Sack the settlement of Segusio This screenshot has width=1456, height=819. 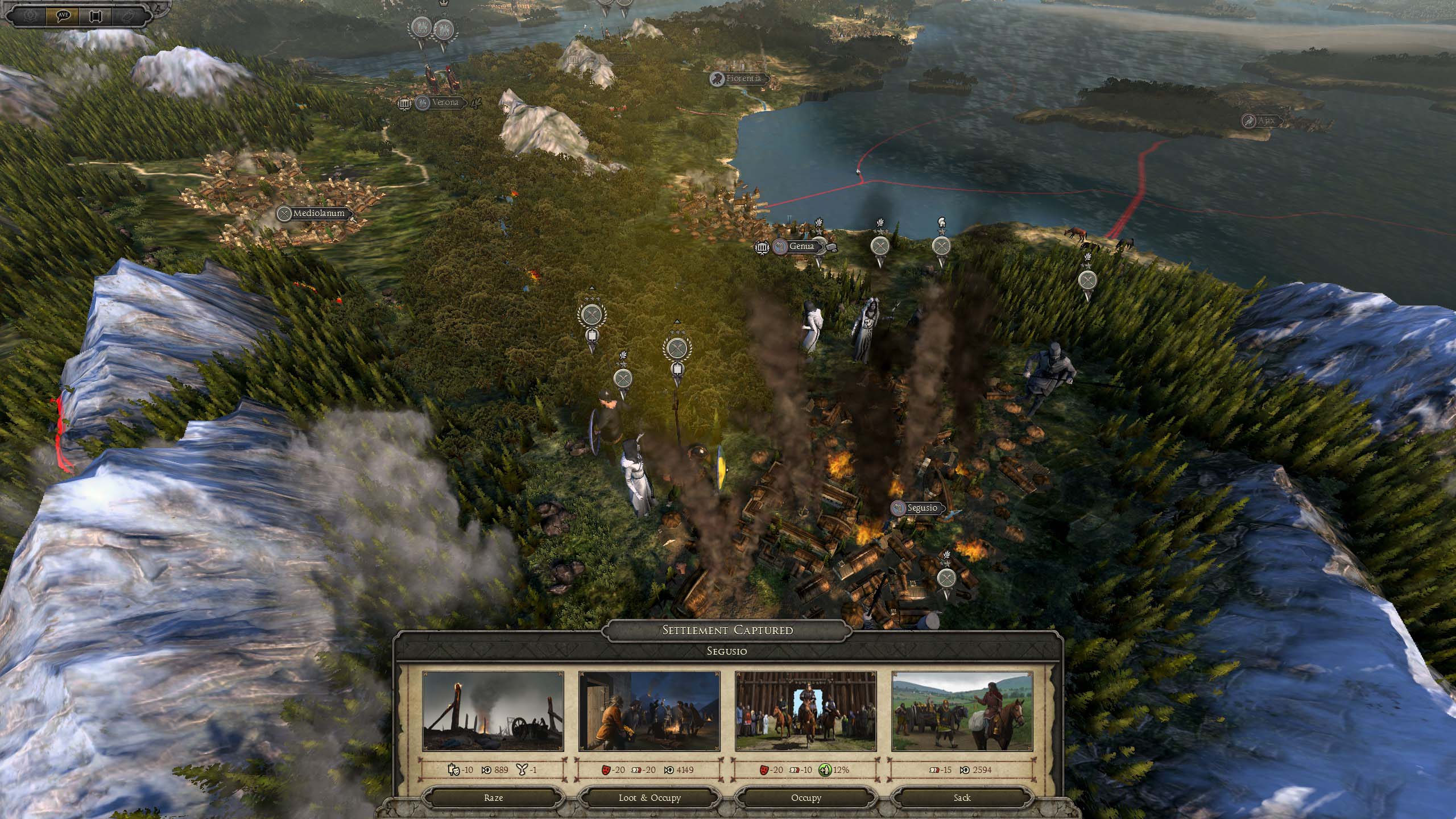tap(962, 797)
